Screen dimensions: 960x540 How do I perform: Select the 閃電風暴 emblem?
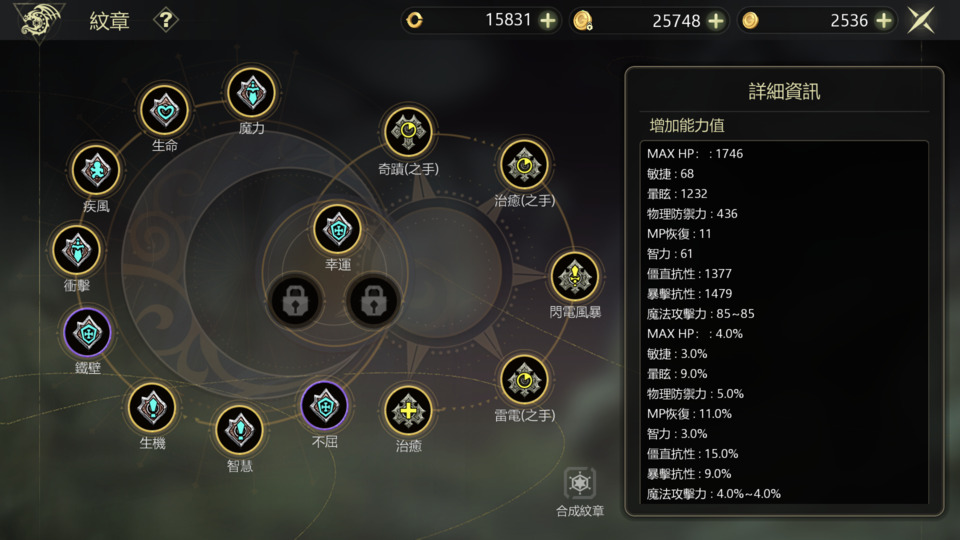point(575,276)
